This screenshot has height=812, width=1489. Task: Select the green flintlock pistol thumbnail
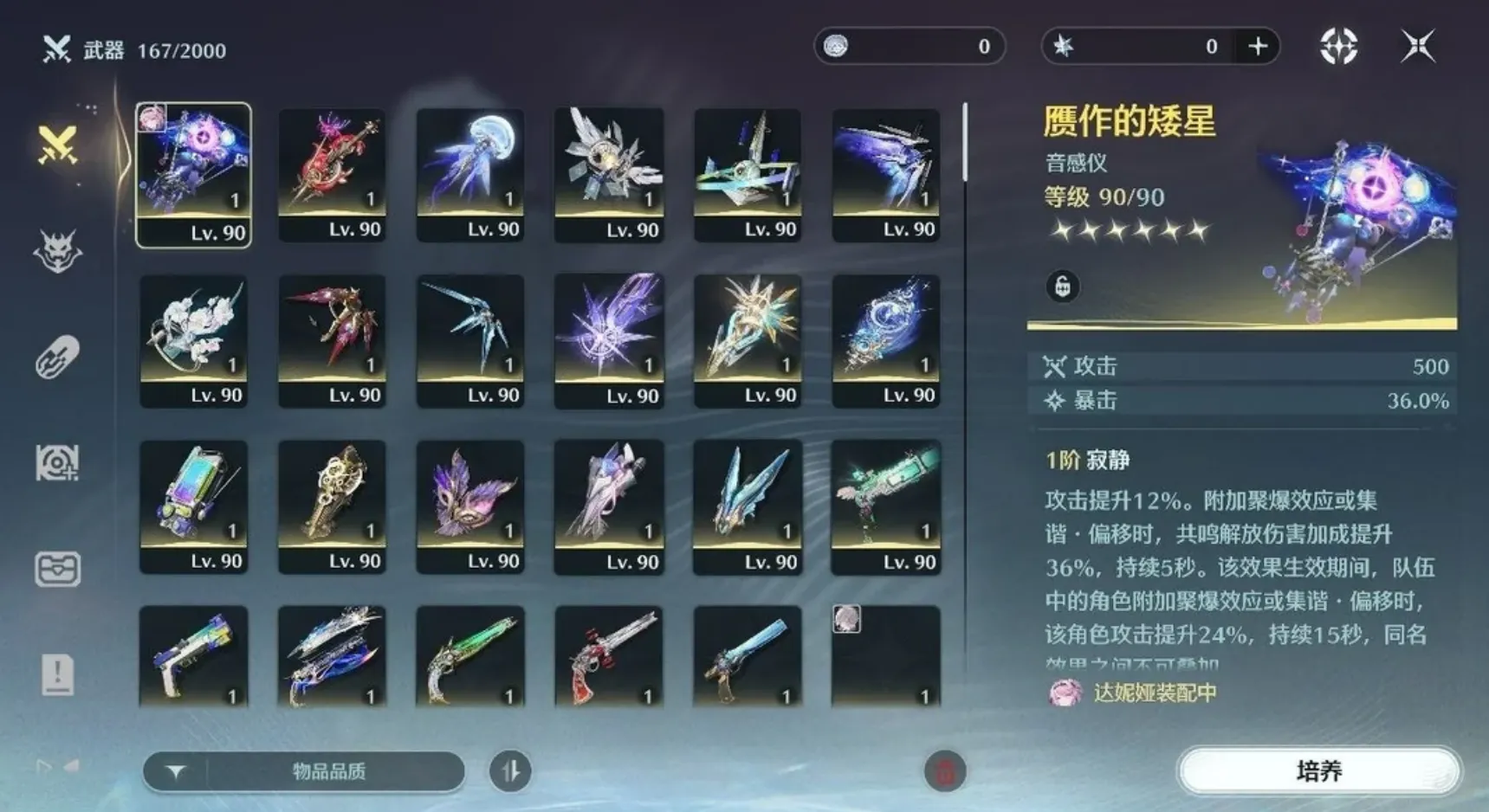470,658
